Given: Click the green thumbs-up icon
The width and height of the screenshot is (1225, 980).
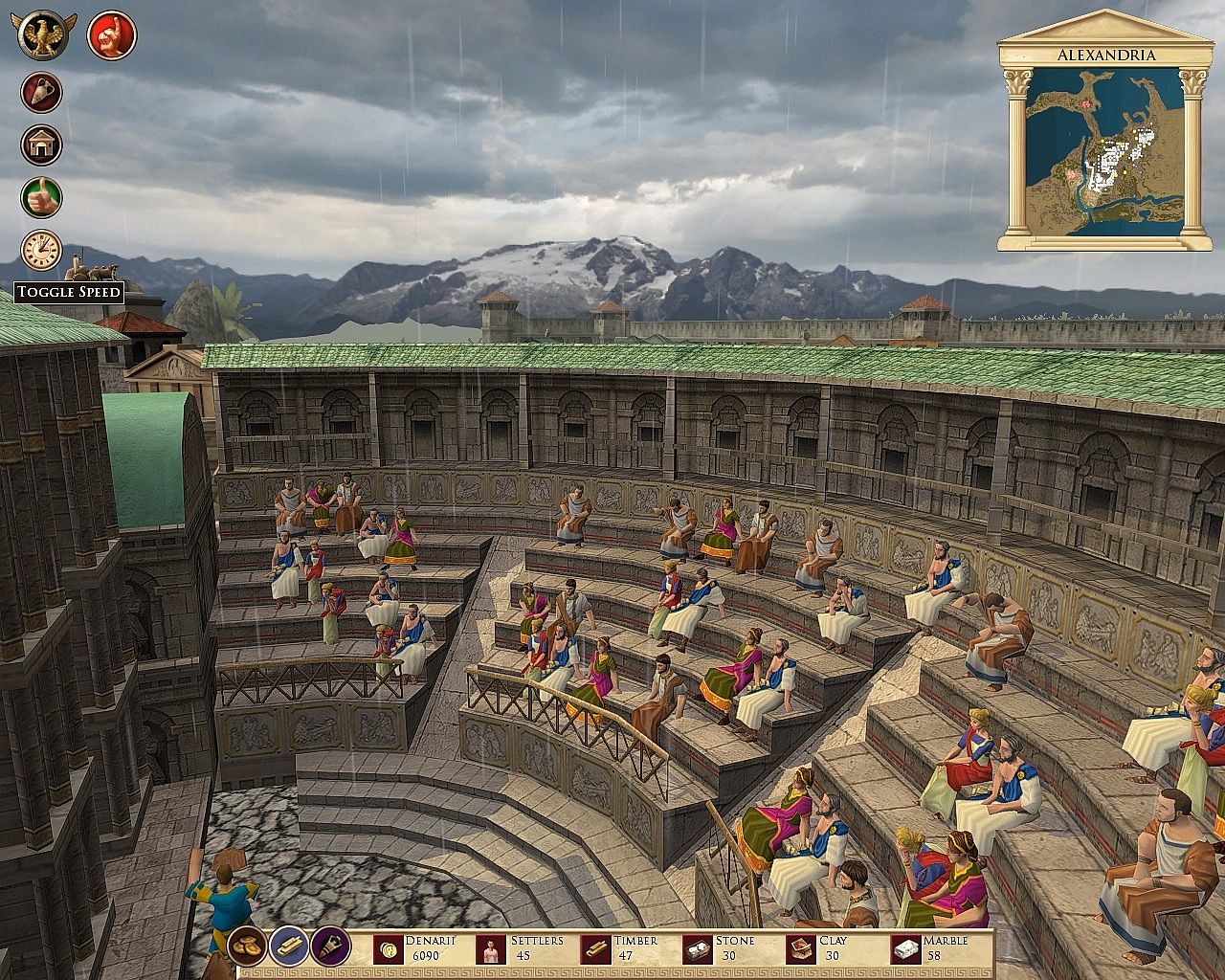Looking at the screenshot, I should click(x=41, y=197).
